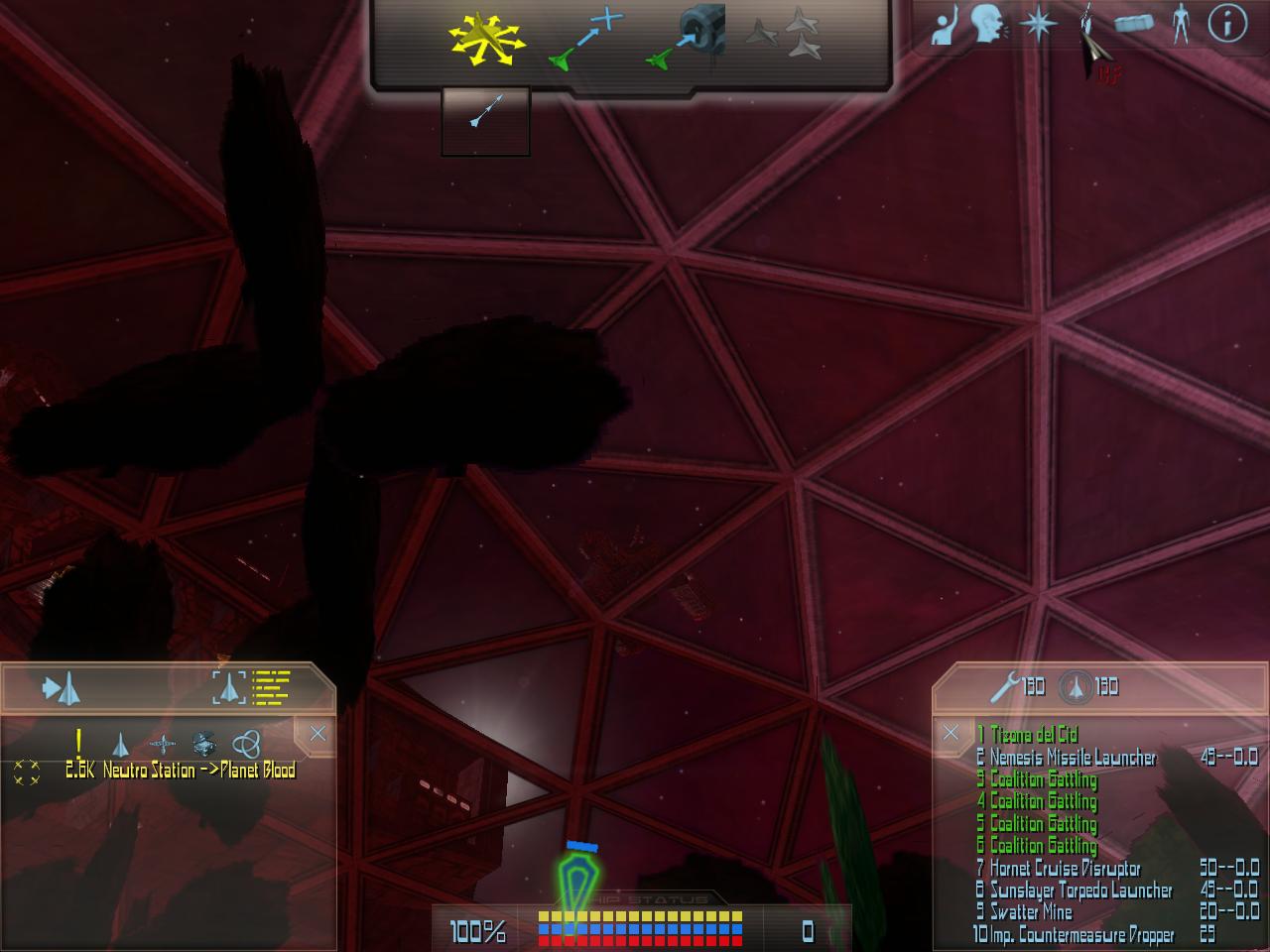Open the talking head communications icon

tap(987, 24)
